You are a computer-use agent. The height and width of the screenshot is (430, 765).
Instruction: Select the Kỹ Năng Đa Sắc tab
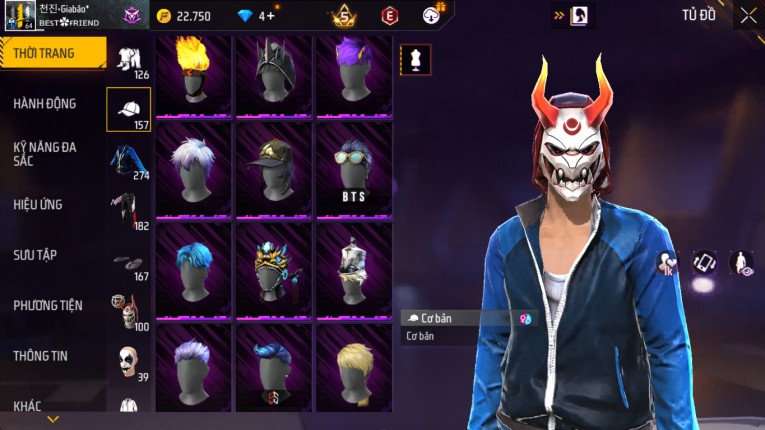coord(45,154)
